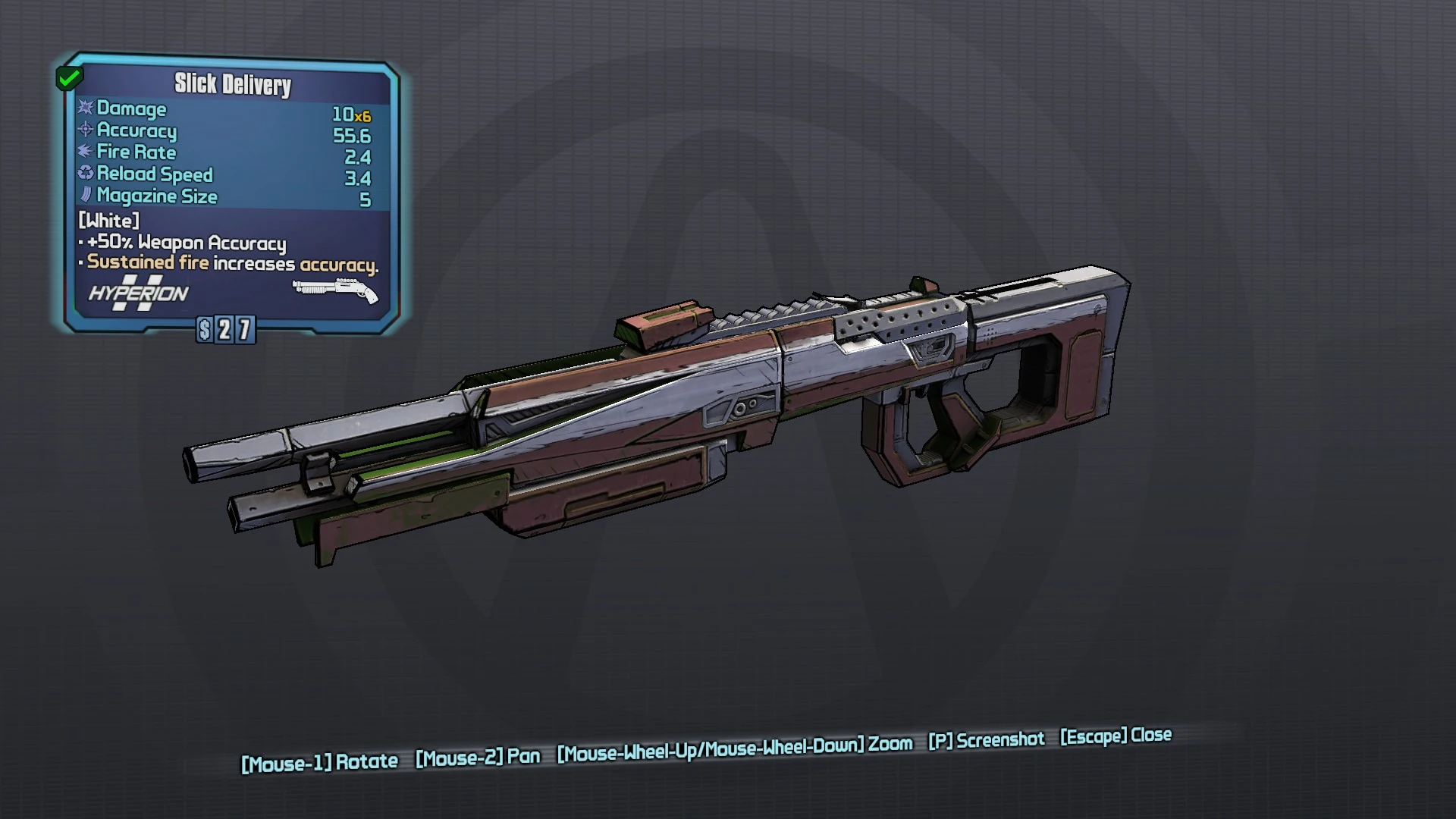Click the [Mouse-1] Rotate control hint
Image resolution: width=1456 pixels, height=819 pixels.
[x=319, y=761]
